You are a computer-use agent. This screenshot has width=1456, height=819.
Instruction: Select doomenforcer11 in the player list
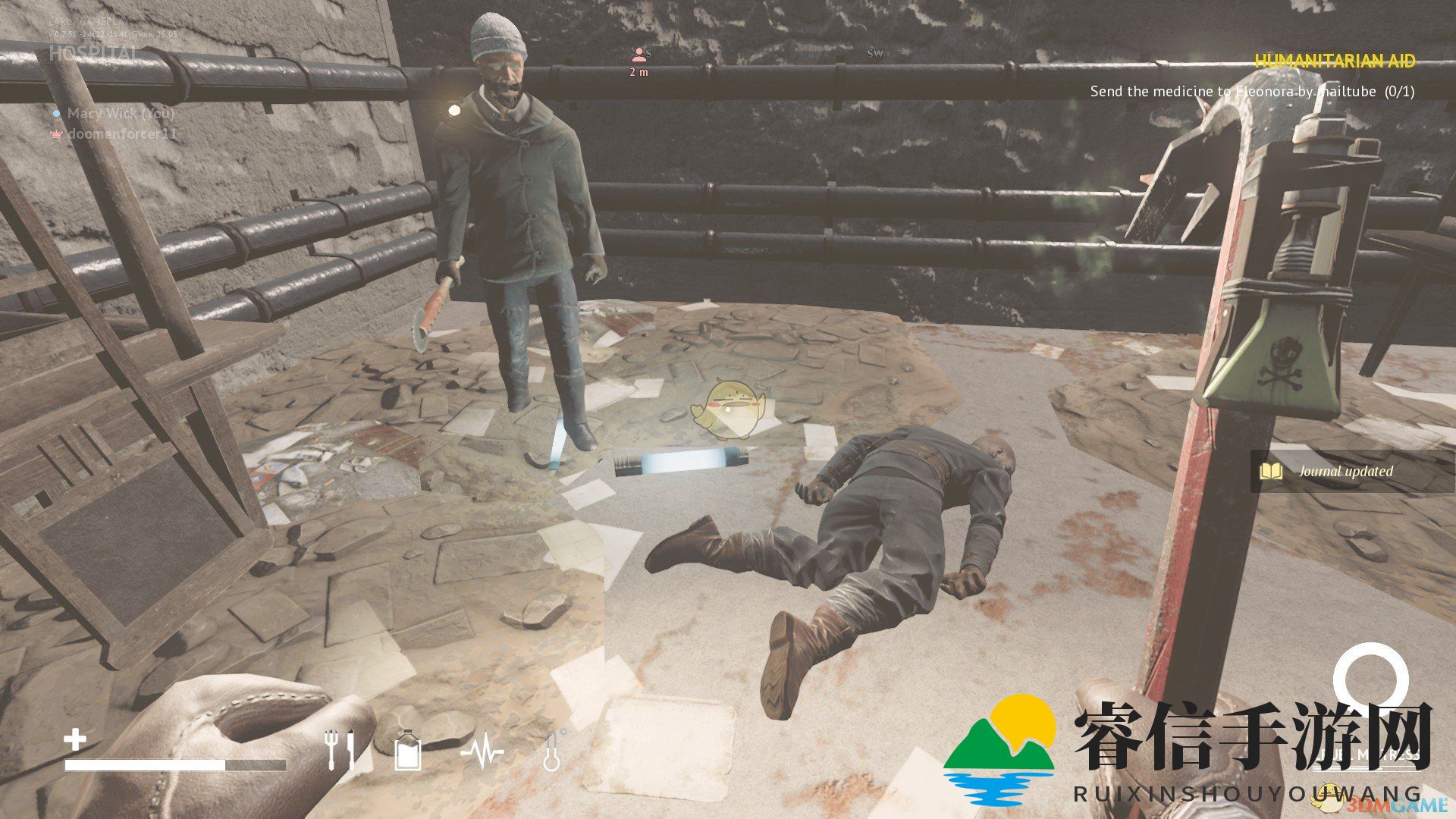[x=122, y=134]
